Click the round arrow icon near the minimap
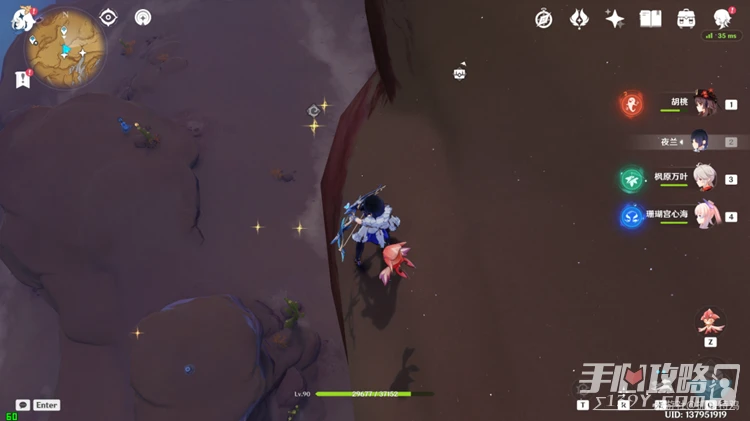Viewport: 750px width, 421px height. pos(143,17)
